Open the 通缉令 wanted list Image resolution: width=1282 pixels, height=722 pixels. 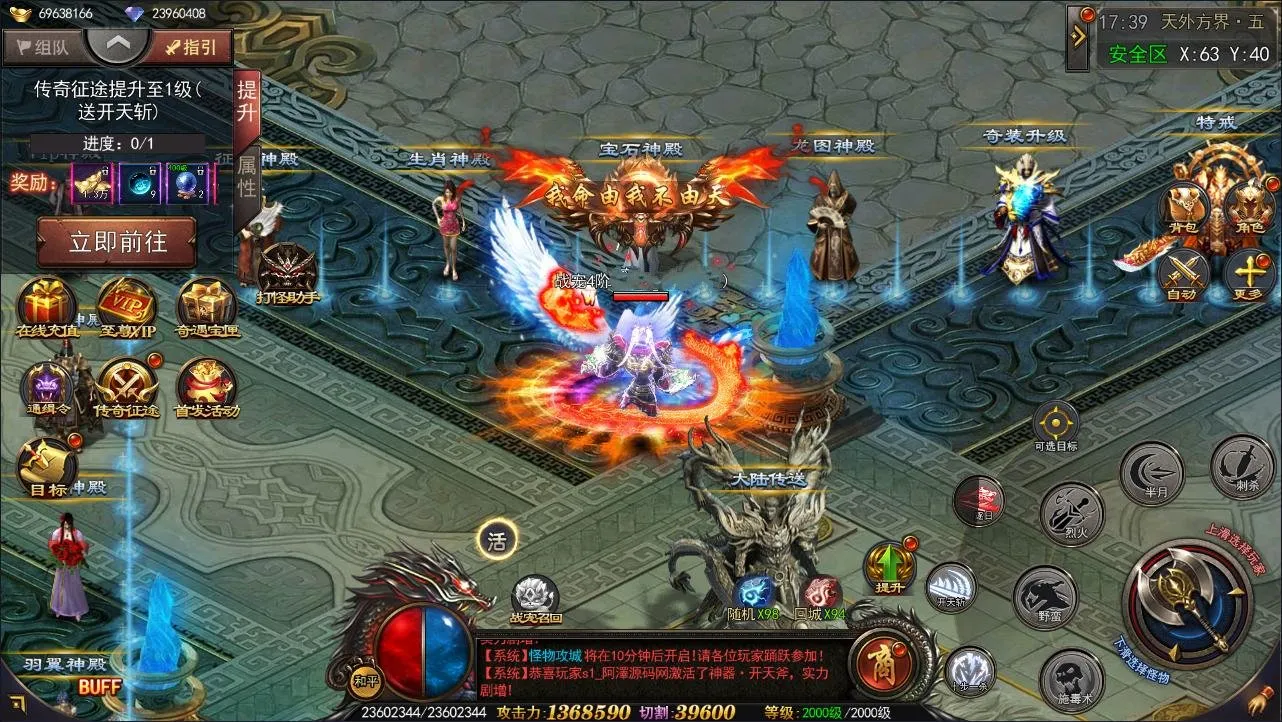(x=46, y=385)
